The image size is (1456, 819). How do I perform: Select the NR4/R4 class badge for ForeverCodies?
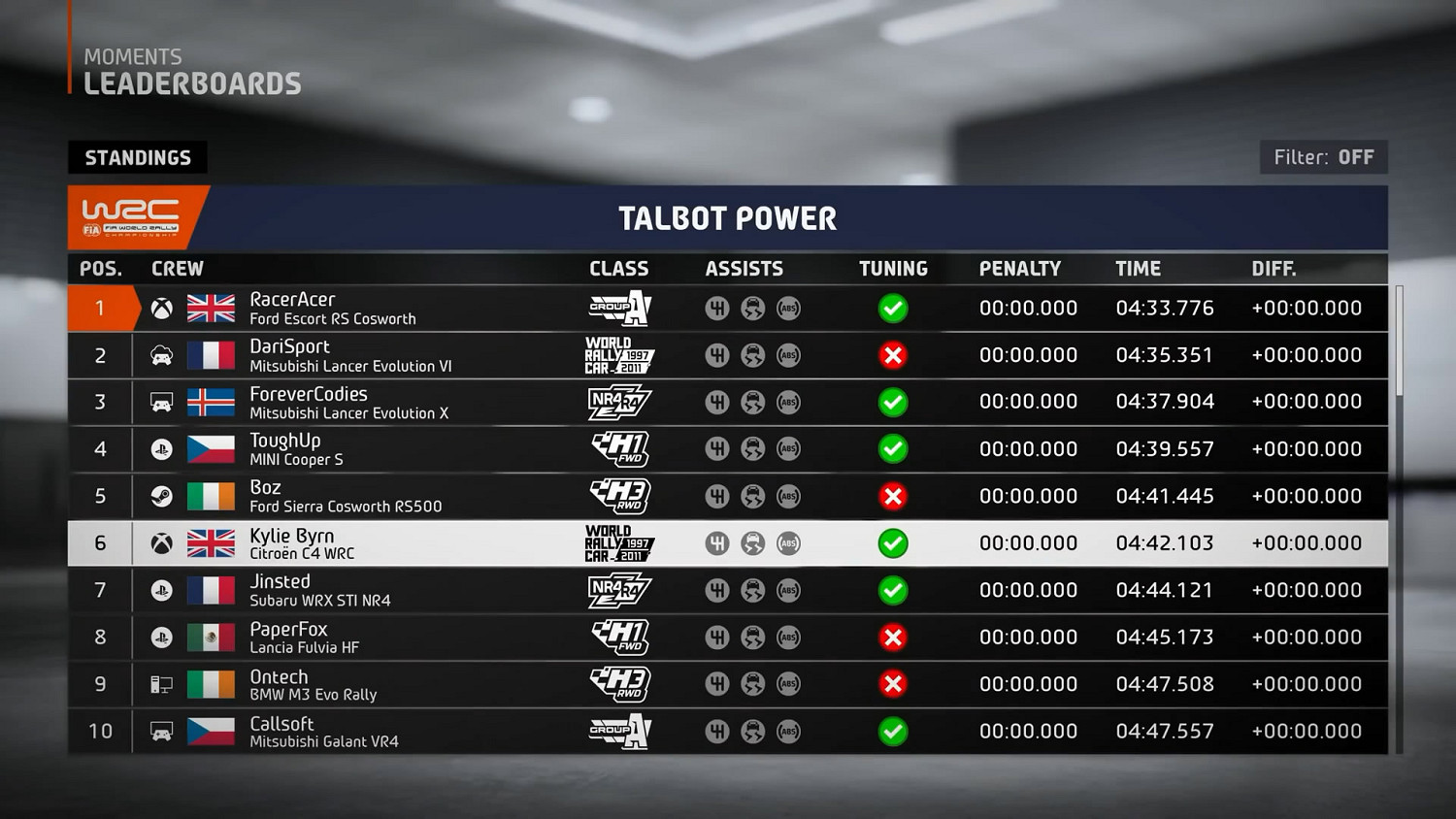tap(618, 402)
